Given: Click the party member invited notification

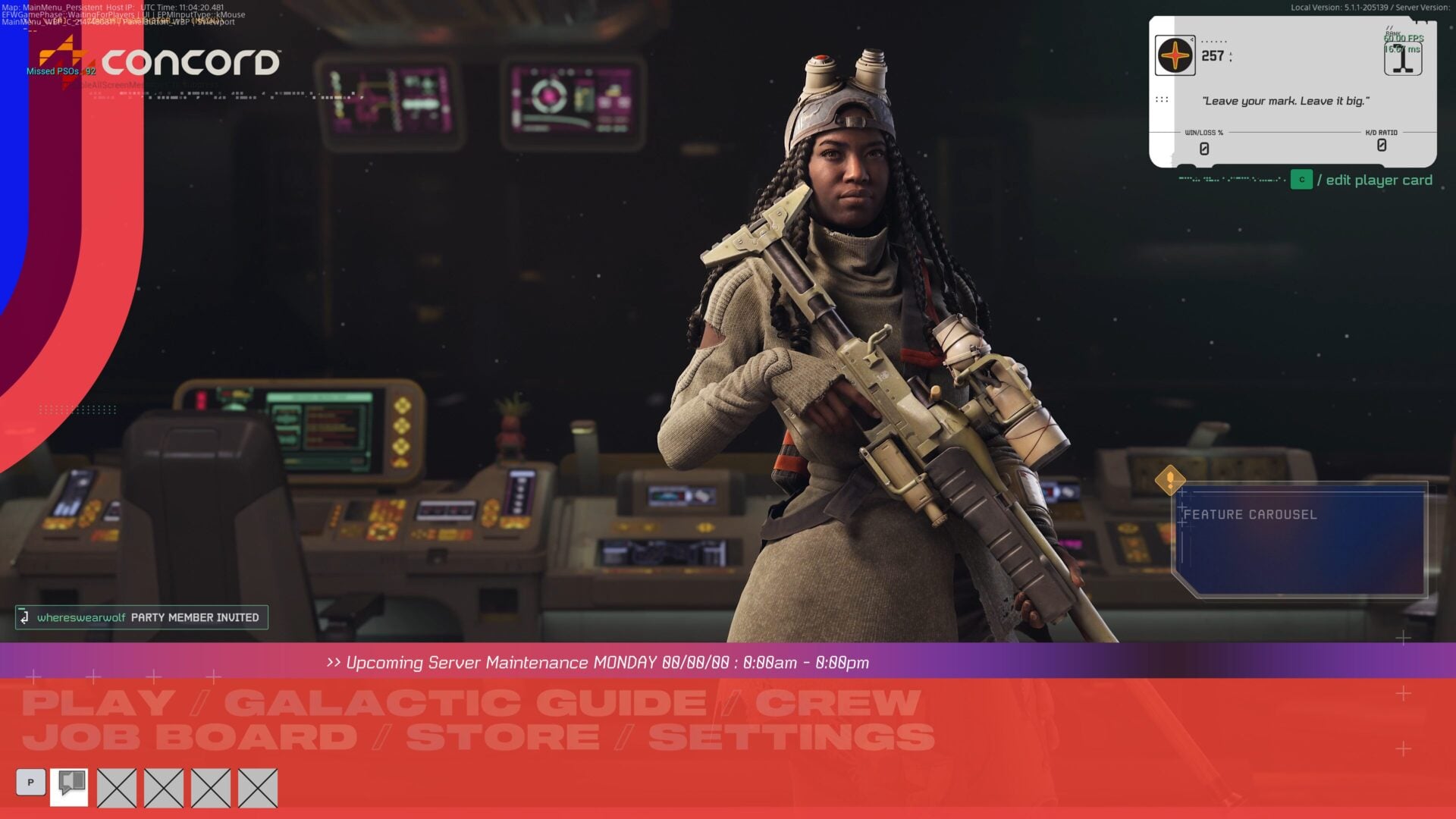Looking at the screenshot, I should coord(142,617).
